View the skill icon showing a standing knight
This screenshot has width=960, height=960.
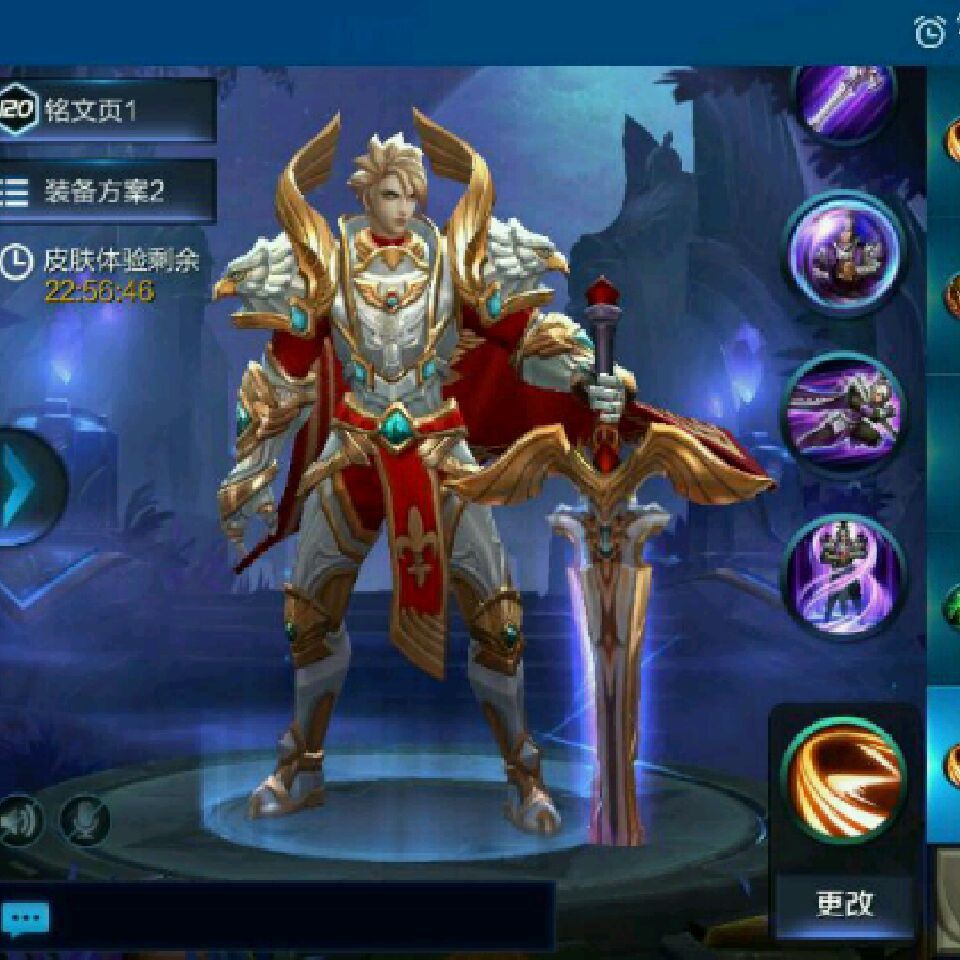845,252
